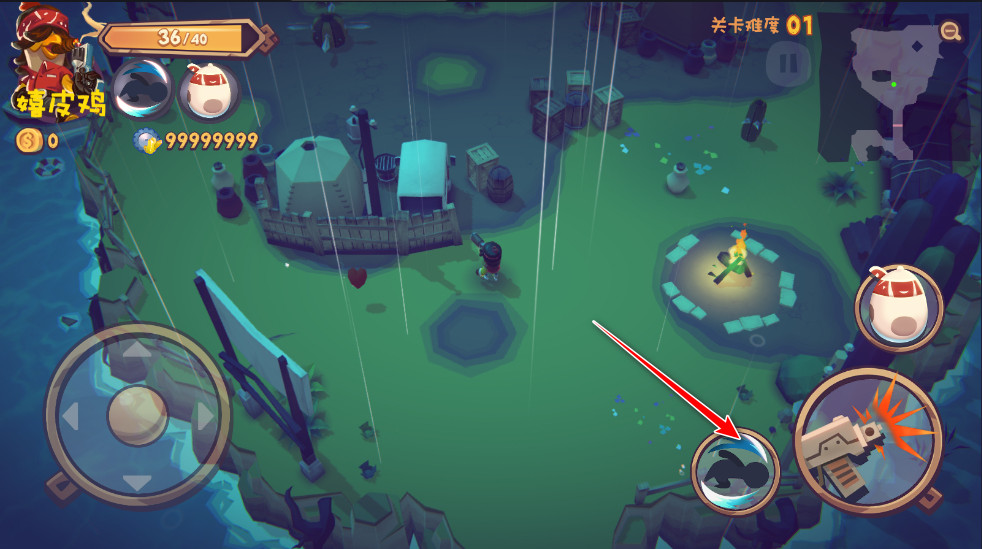This screenshot has width=982, height=549.
Task: Click the gold coin currency icon
Action: point(27,141)
